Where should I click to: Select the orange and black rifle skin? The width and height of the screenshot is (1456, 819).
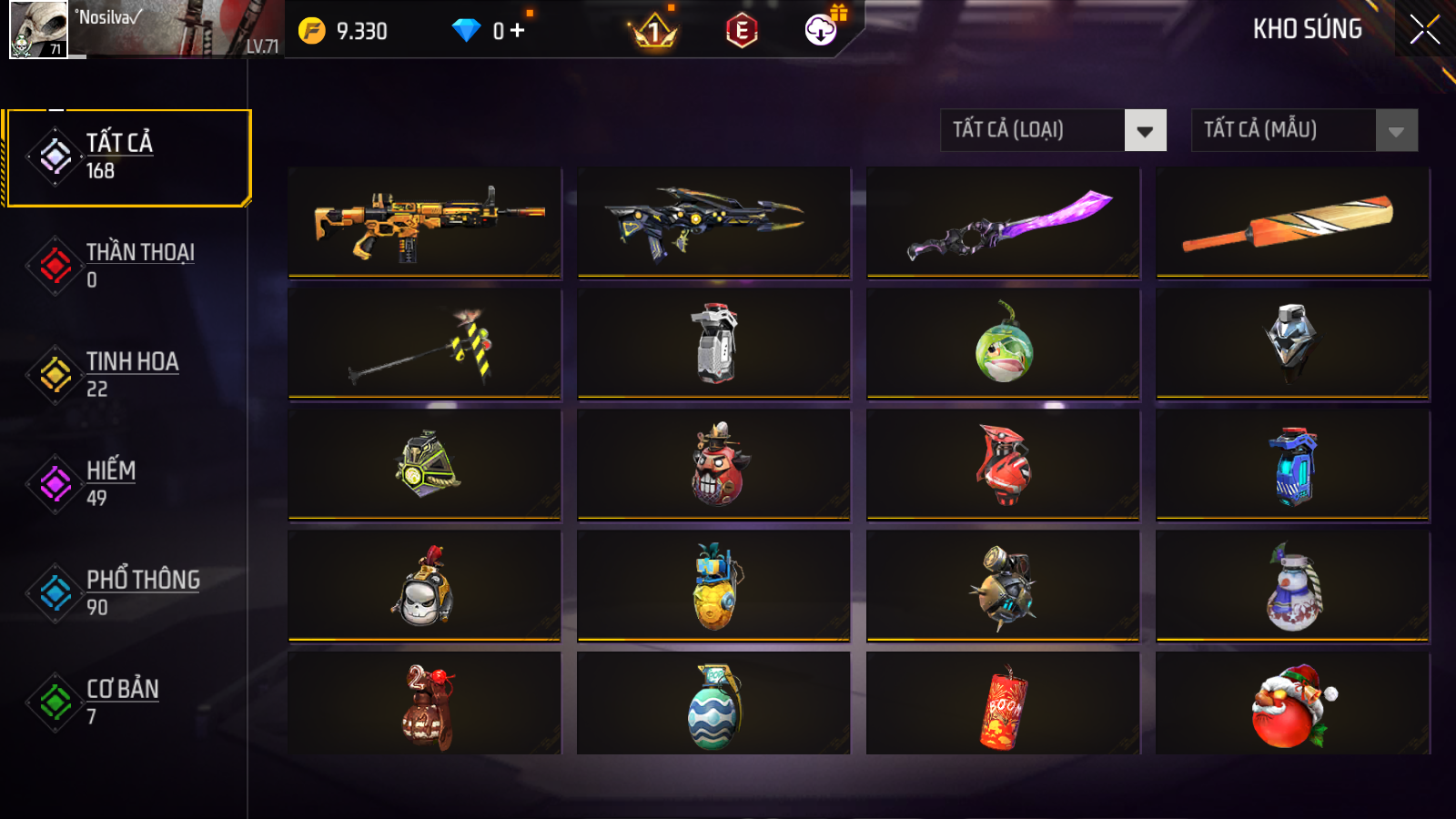[424, 222]
